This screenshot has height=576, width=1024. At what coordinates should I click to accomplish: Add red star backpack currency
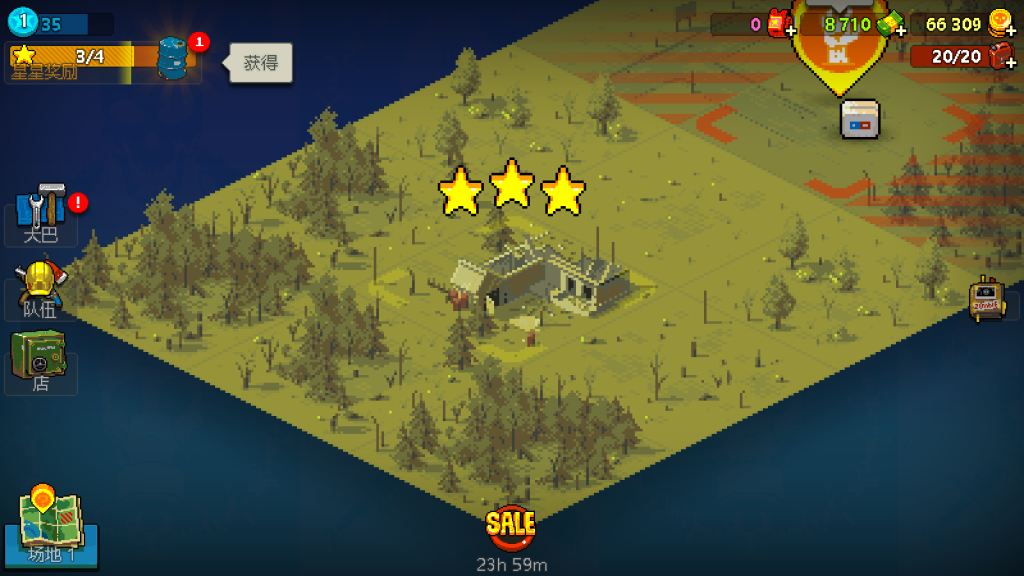click(x=780, y=25)
